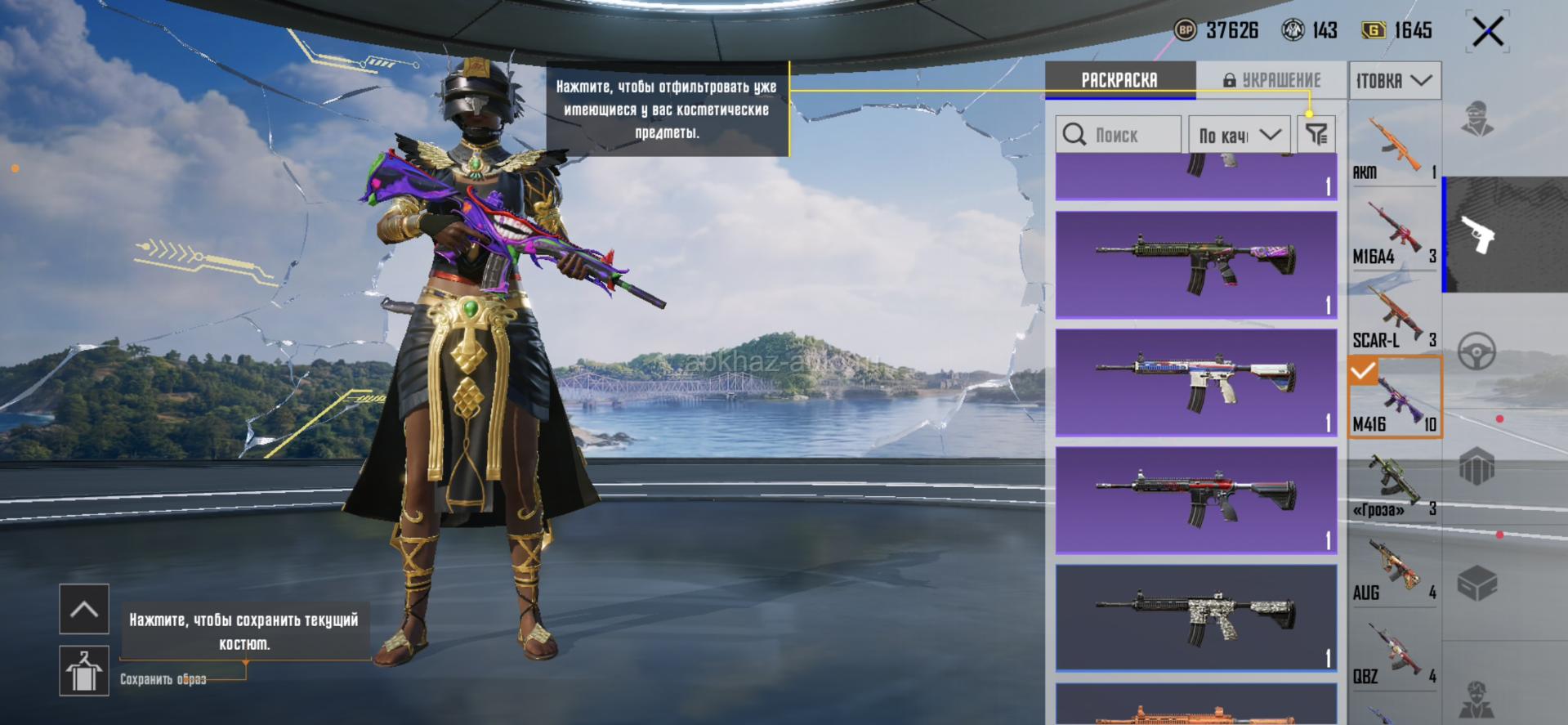Close the weapon skin screen
The image size is (1568, 725).
click(x=1487, y=33)
